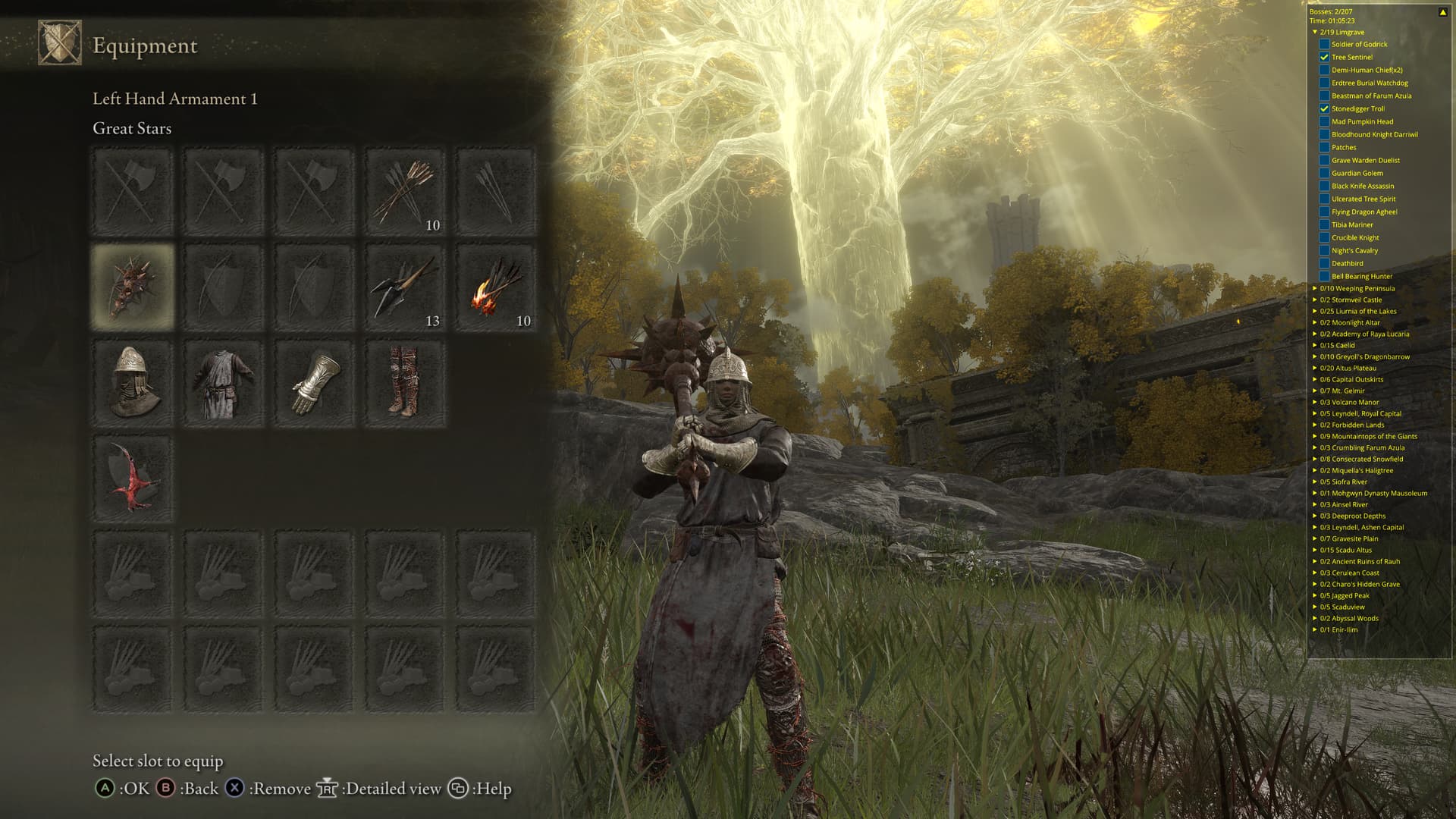Select the bundled arrows slot without flames

405,191
